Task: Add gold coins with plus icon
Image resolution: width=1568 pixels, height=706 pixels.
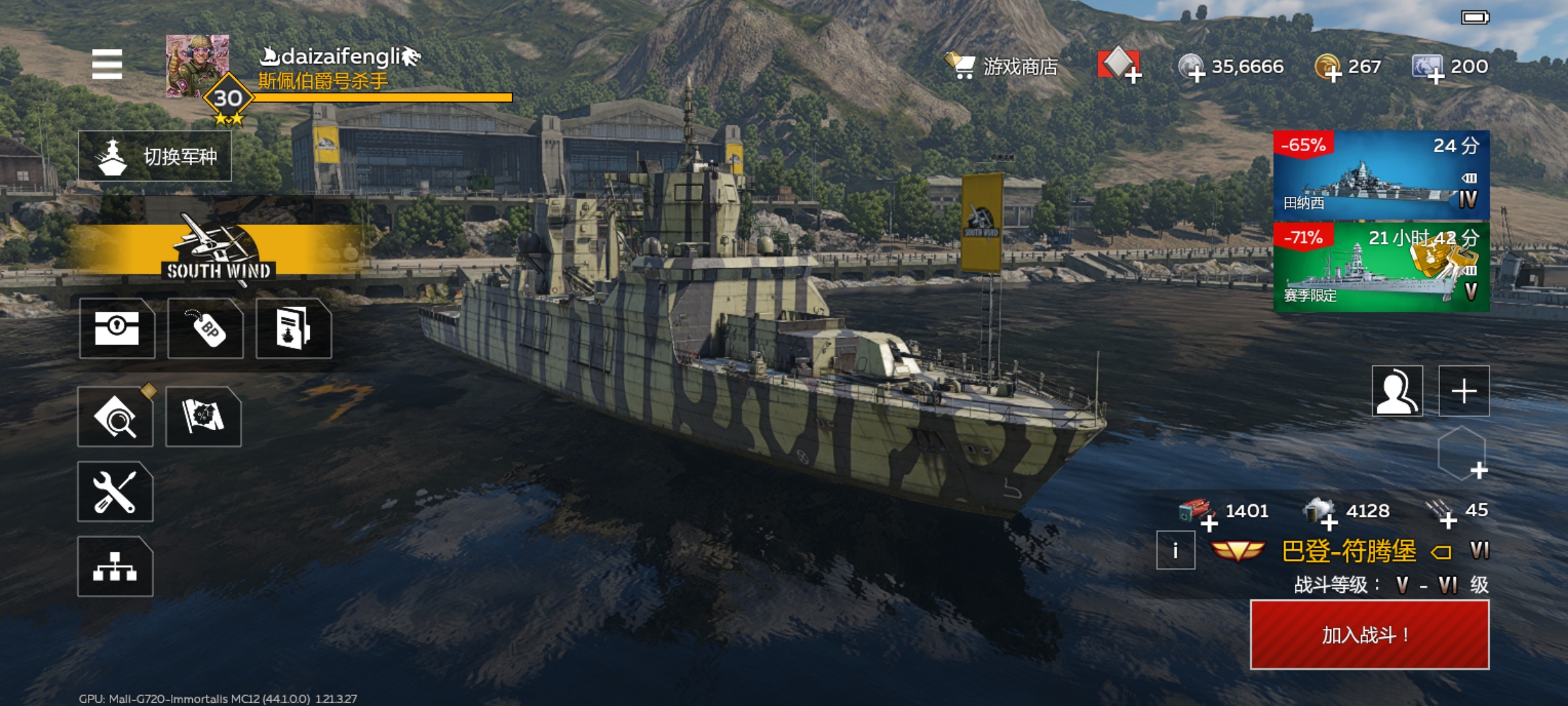Action: (1332, 75)
